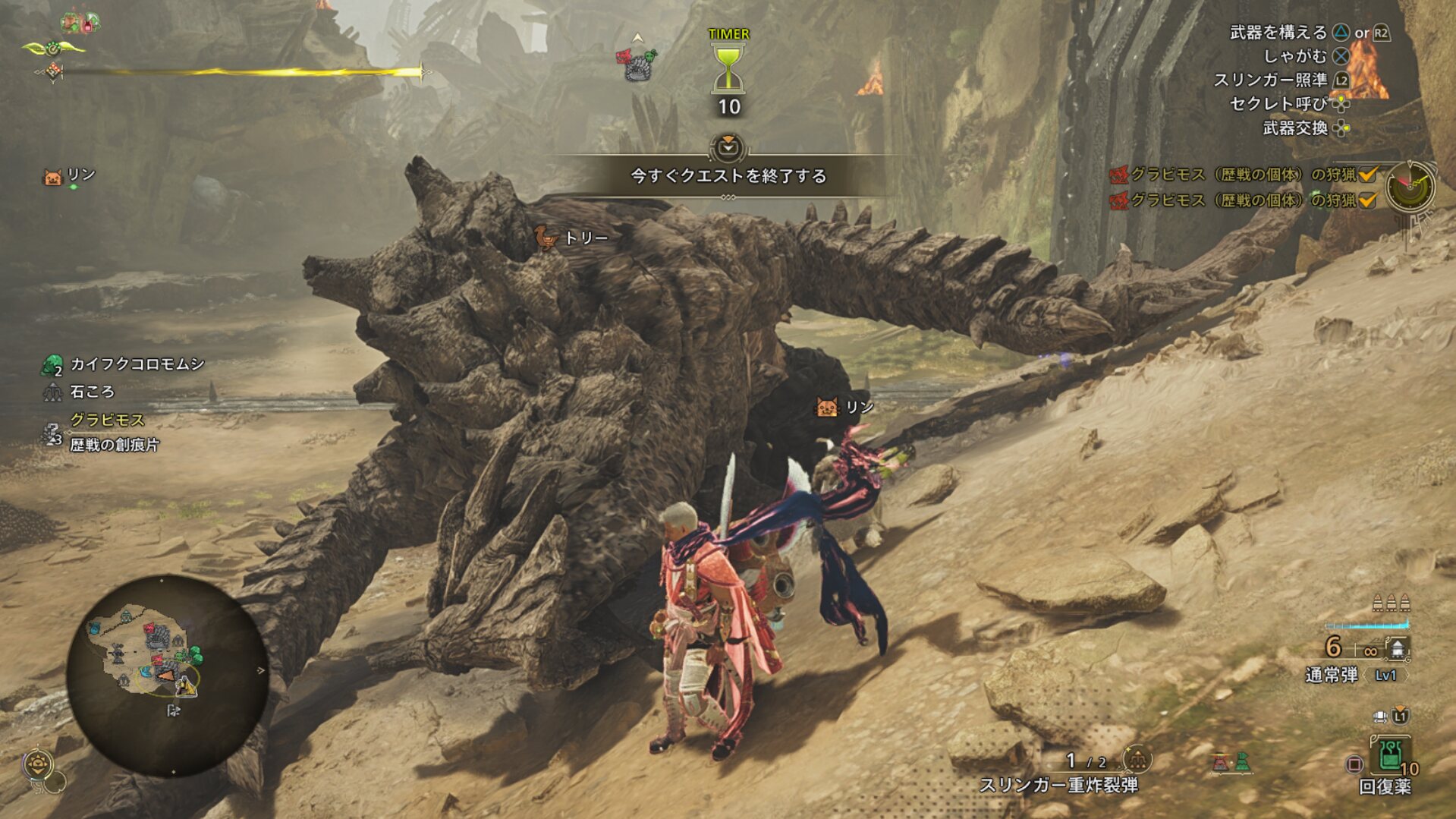Select the Revive Wiggler gathering entry
Viewport: 1456px width, 819px height.
pyautogui.click(x=125, y=364)
